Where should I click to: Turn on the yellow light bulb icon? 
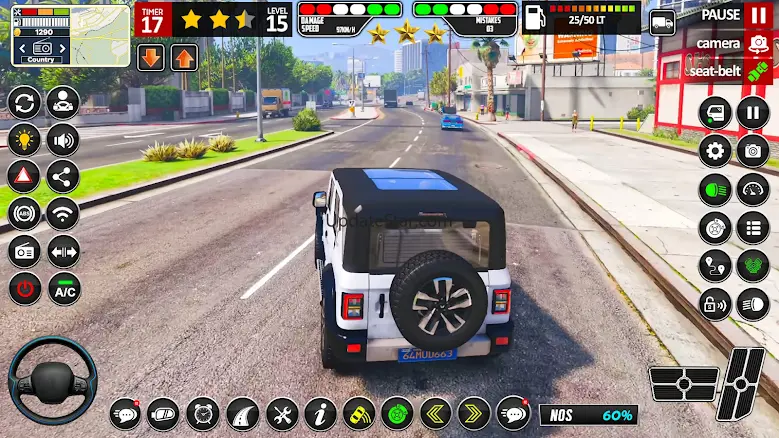24,140
